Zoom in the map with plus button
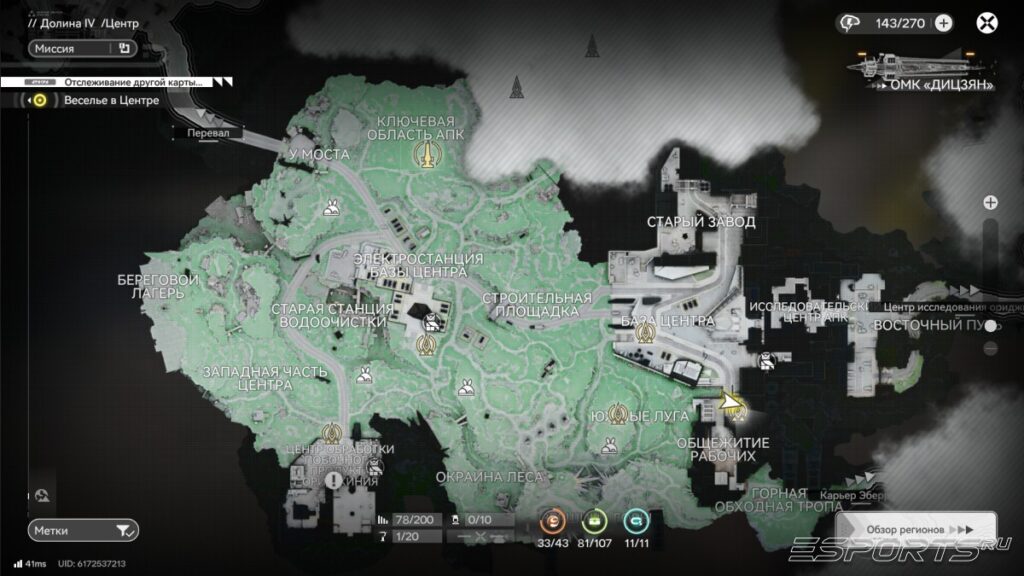 990,202
